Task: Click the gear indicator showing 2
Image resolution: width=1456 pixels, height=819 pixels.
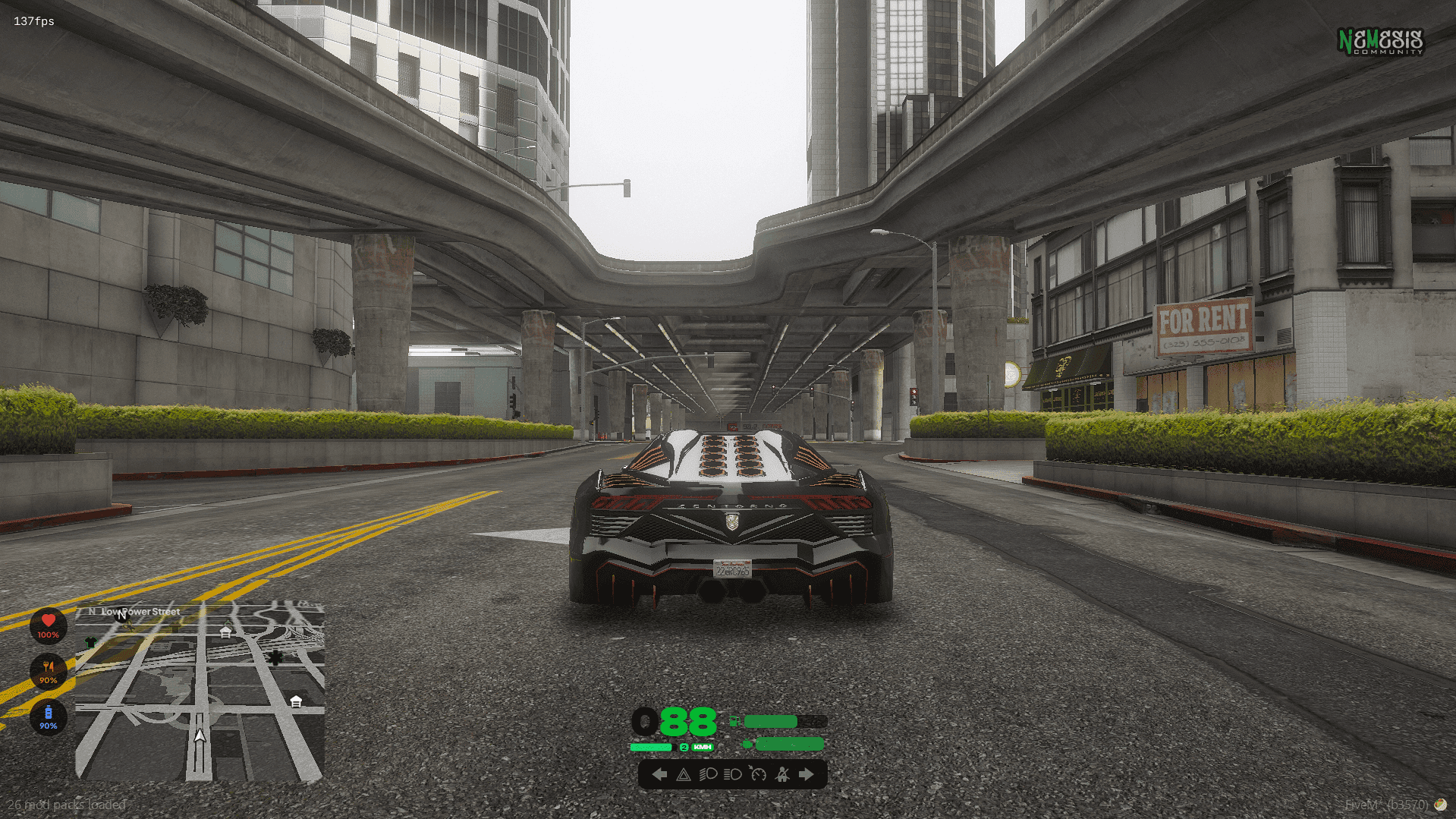Action: 684,747
